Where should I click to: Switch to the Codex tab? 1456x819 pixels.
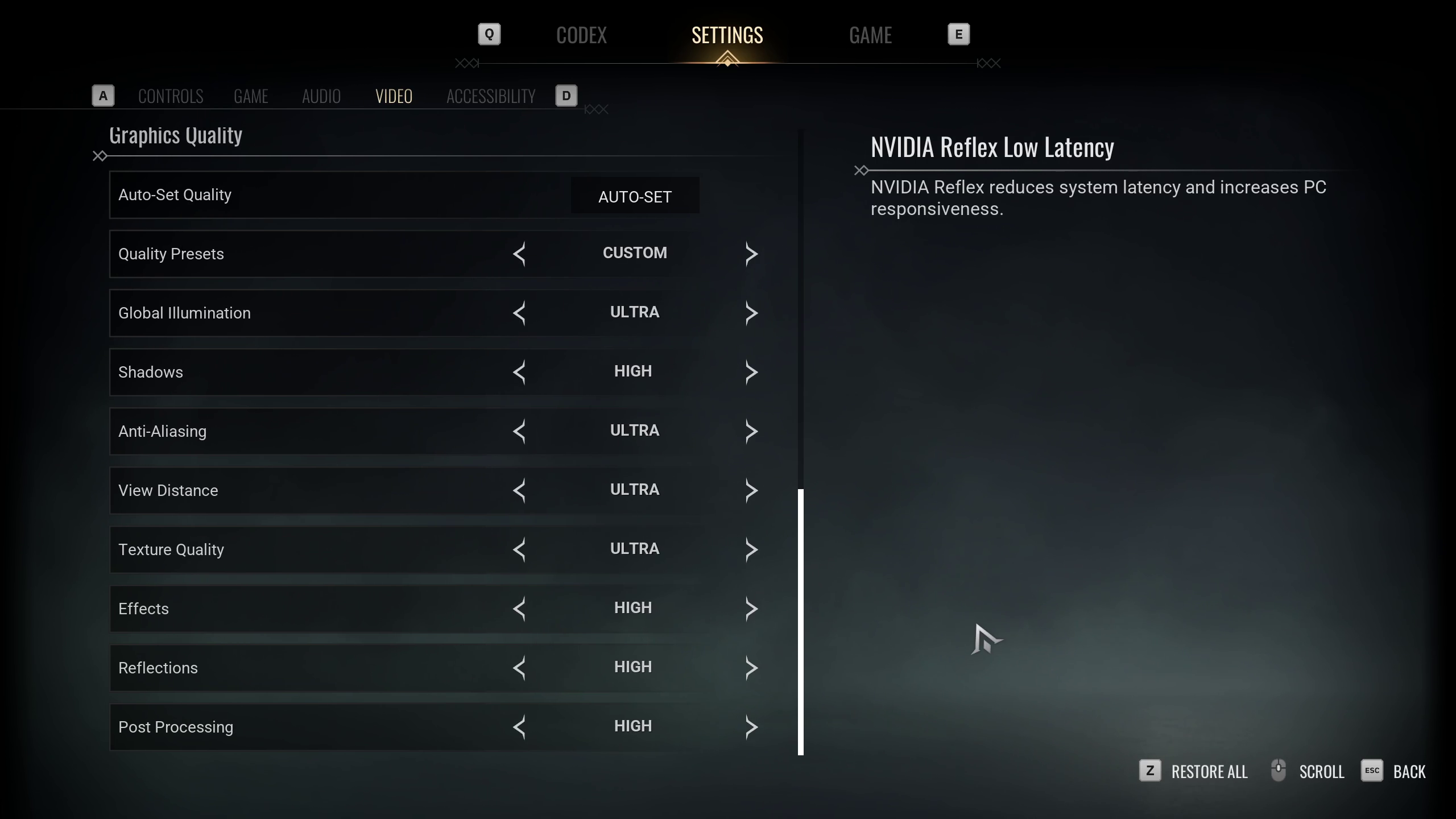[x=581, y=35]
